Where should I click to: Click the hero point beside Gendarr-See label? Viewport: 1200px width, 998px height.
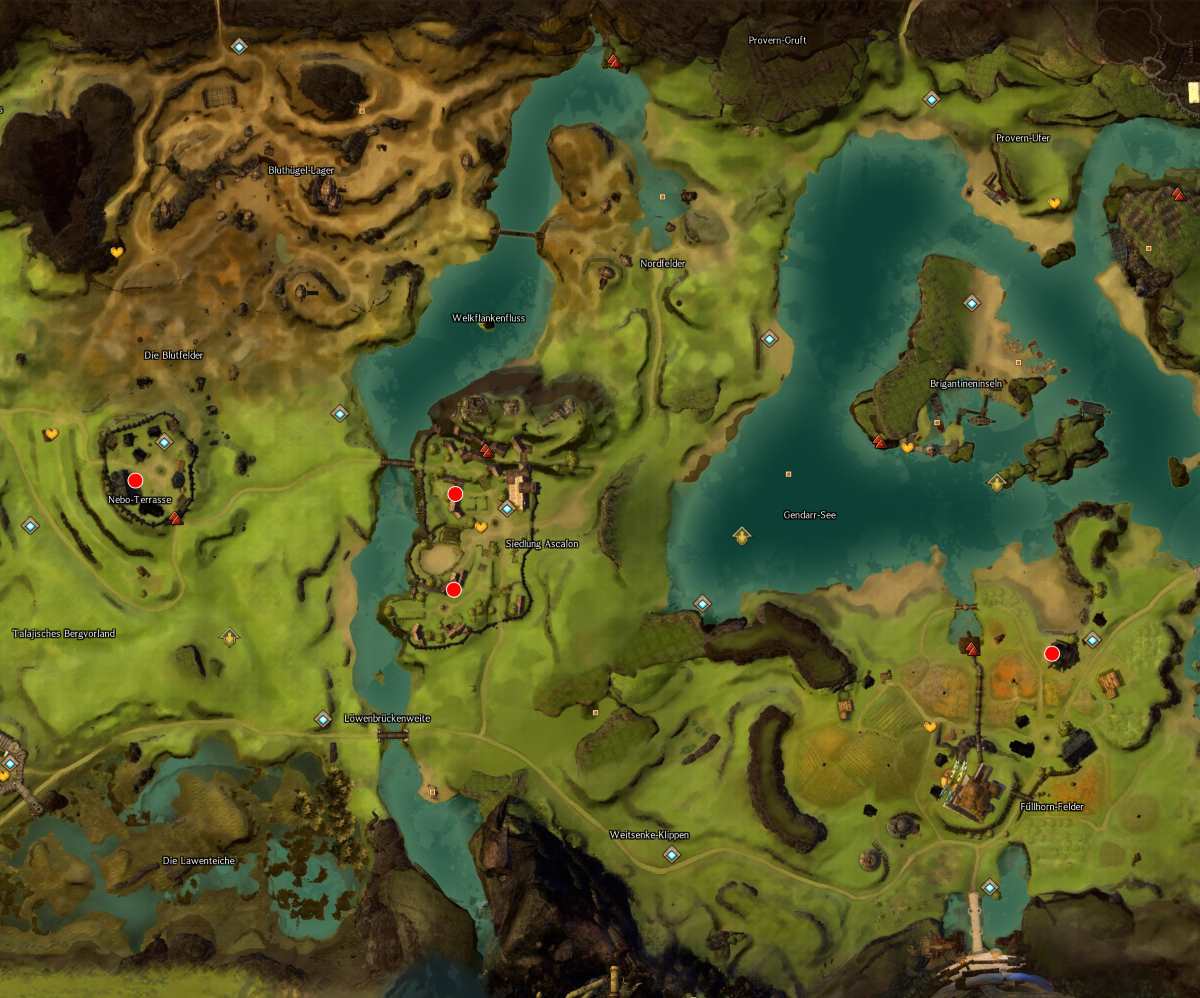pos(741,536)
